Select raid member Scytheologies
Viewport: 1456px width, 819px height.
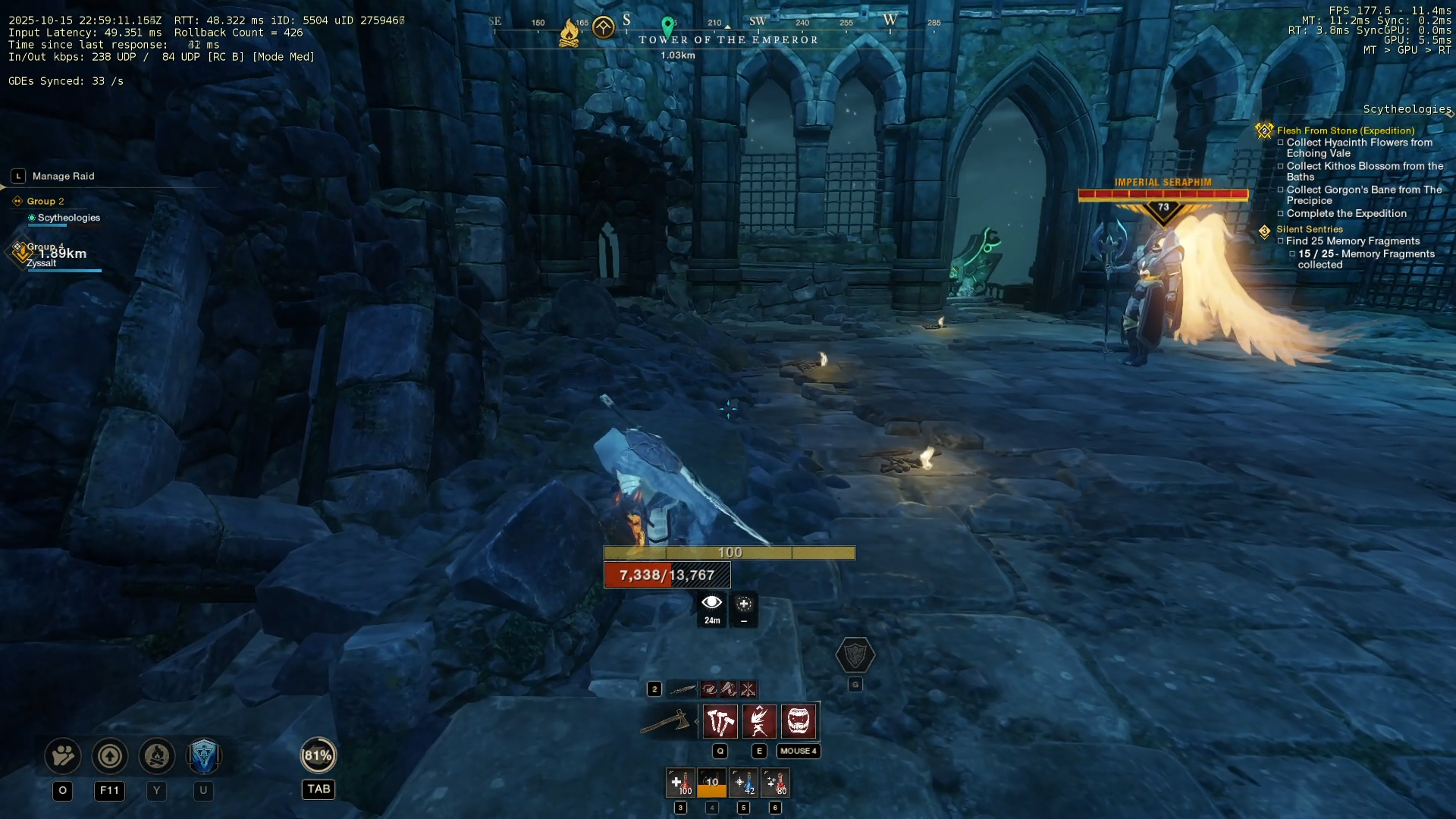click(68, 218)
